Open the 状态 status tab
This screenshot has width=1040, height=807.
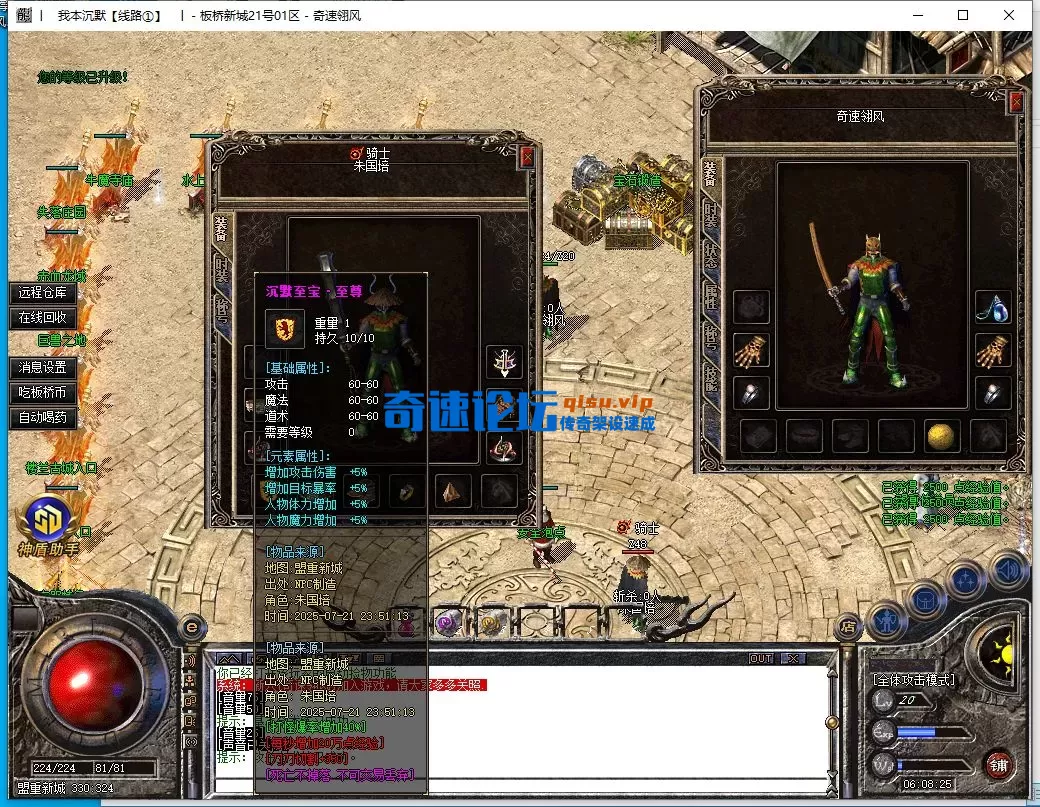coord(710,254)
